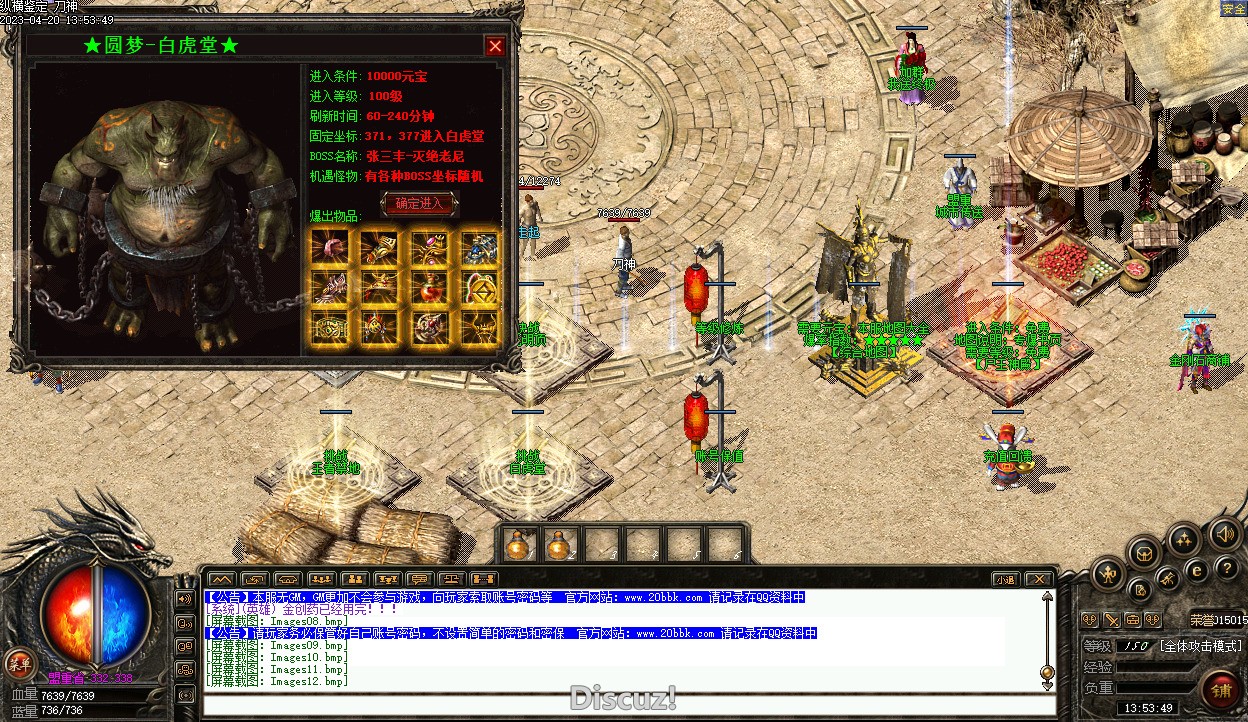The height and width of the screenshot is (722, 1248).
Task: Select the sword icon in the small button row
Action: [x=1111, y=620]
